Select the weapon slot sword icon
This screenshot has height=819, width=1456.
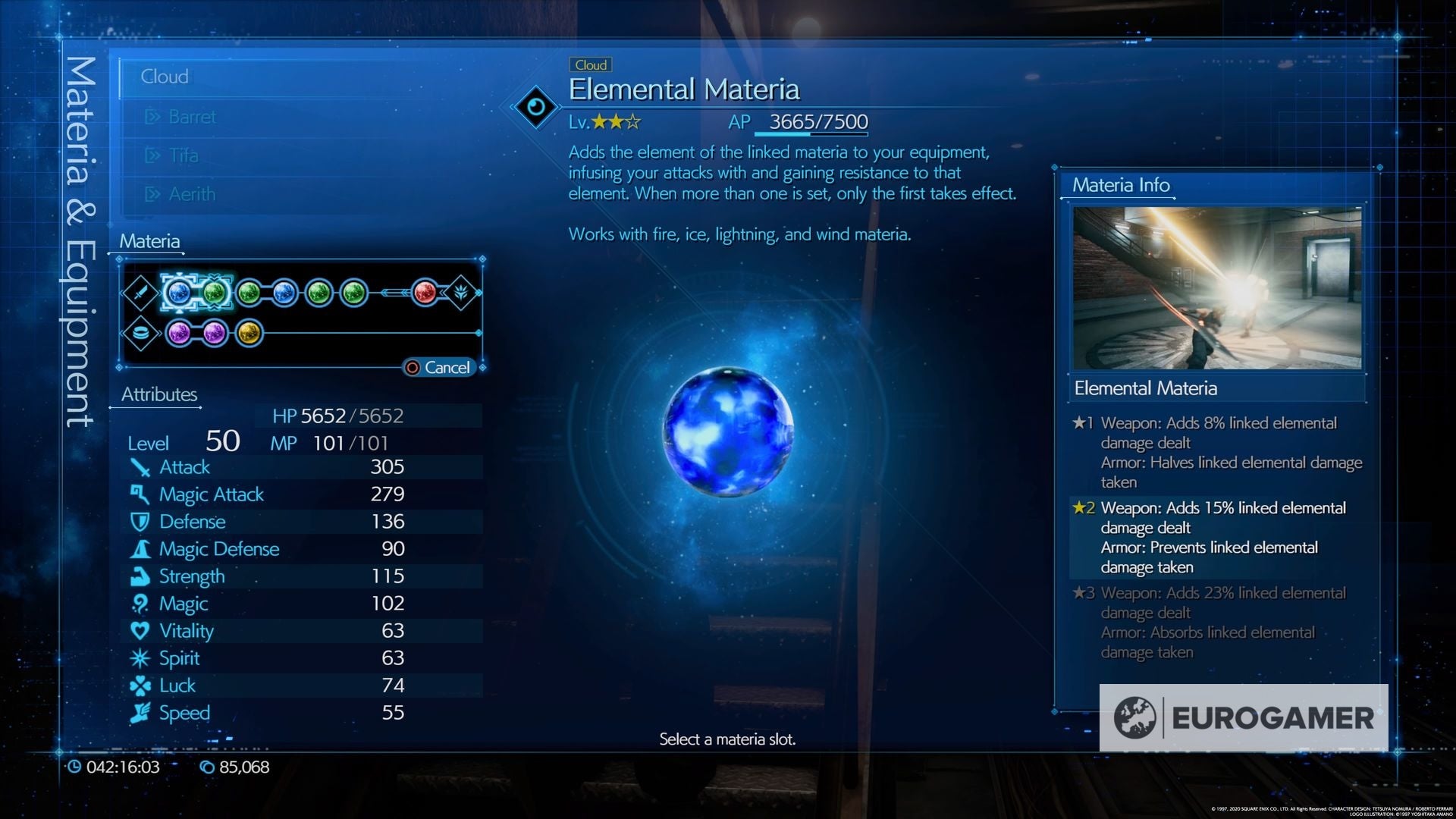coord(141,292)
